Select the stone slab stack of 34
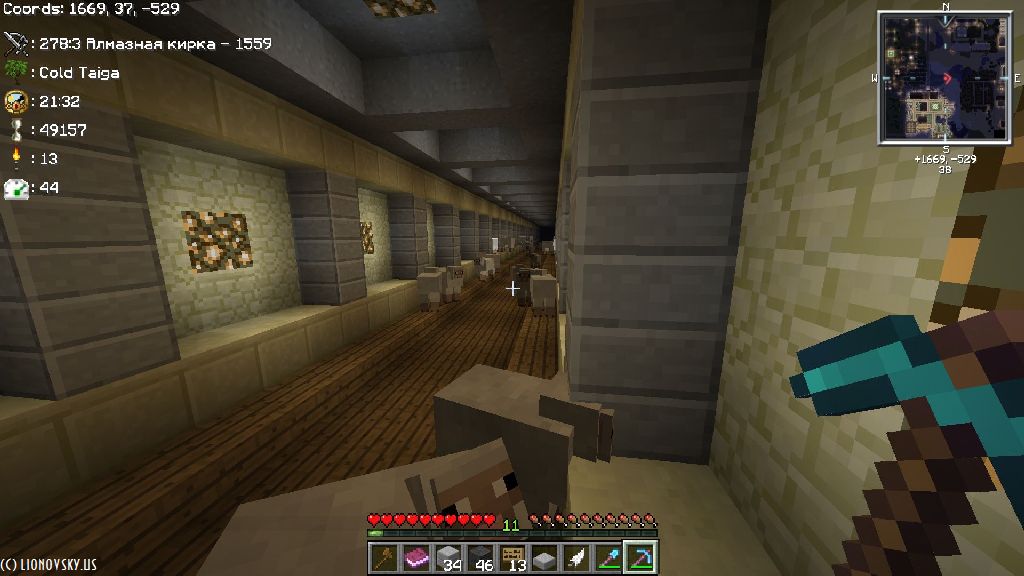Screen dimensions: 1024x576 pos(449,557)
